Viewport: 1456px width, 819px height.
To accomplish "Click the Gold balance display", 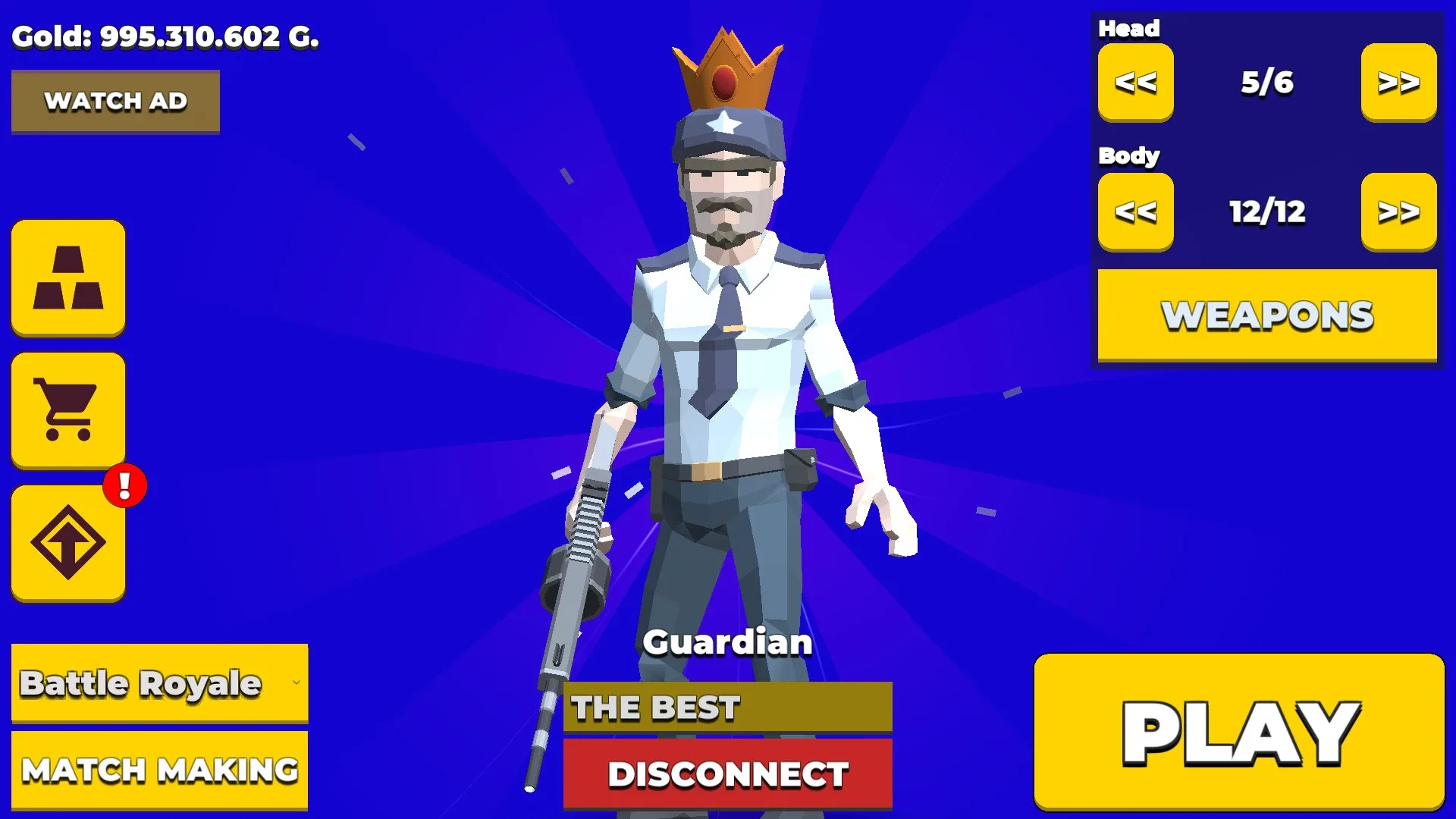I will tap(166, 36).
